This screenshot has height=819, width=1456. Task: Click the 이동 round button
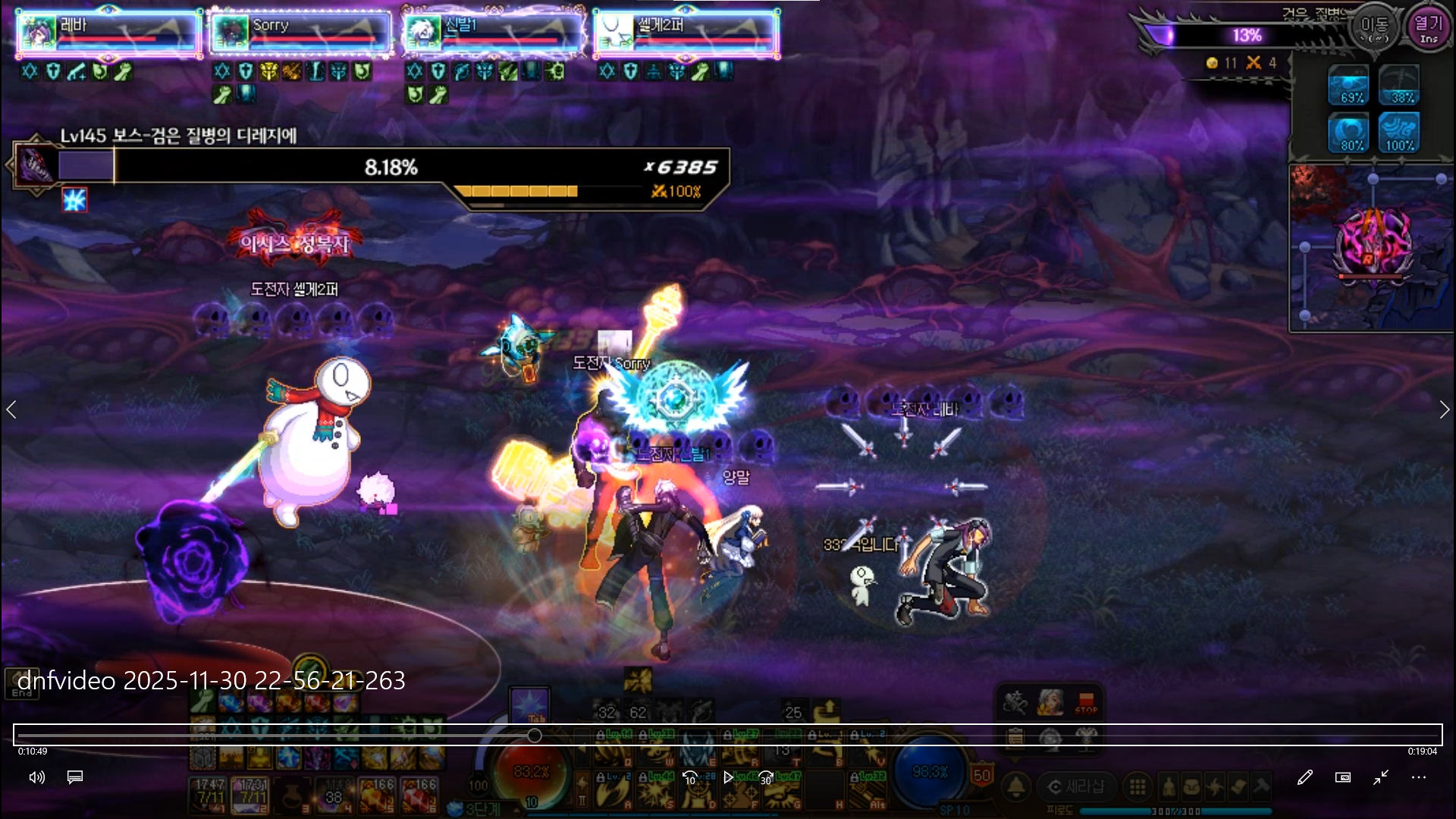(x=1374, y=29)
